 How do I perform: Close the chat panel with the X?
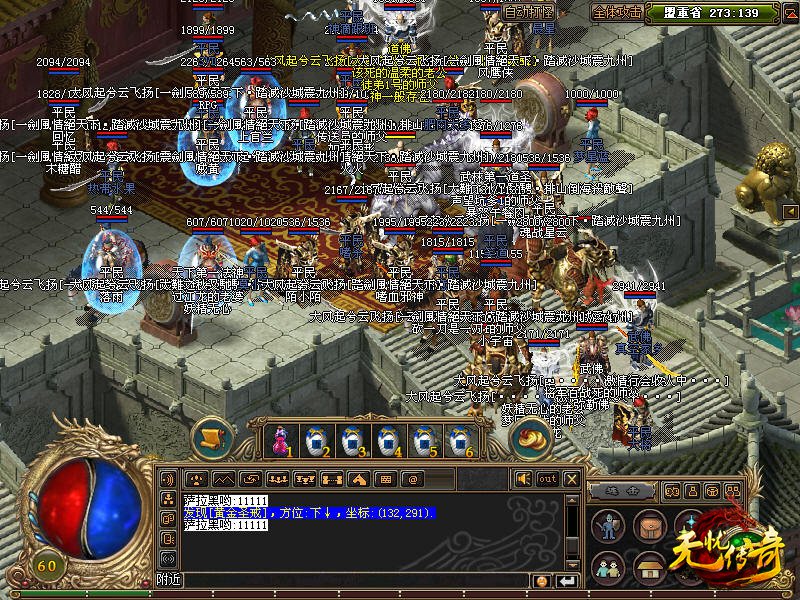click(572, 479)
